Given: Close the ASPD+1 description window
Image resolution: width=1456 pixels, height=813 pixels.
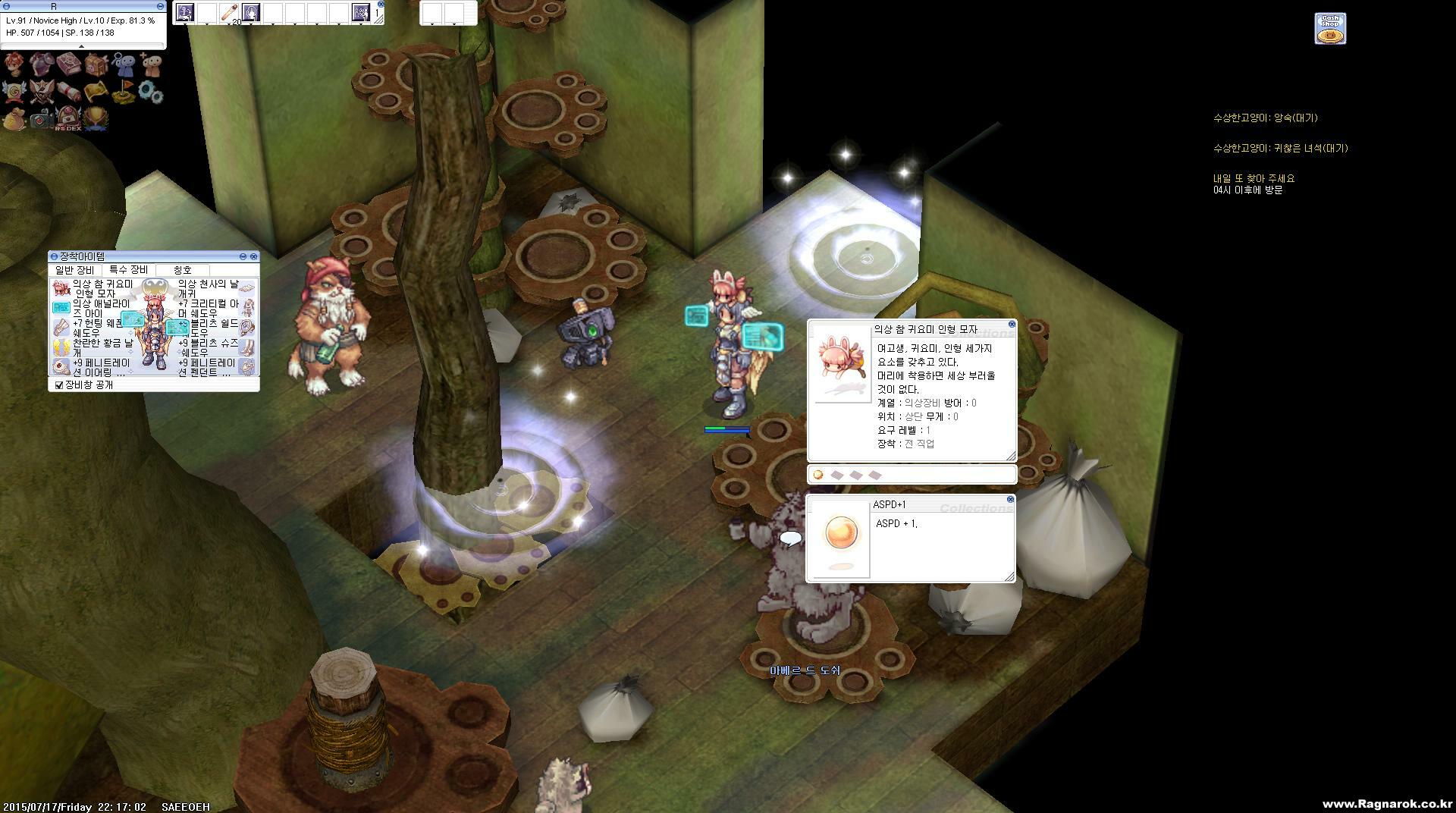Looking at the screenshot, I should [1010, 500].
